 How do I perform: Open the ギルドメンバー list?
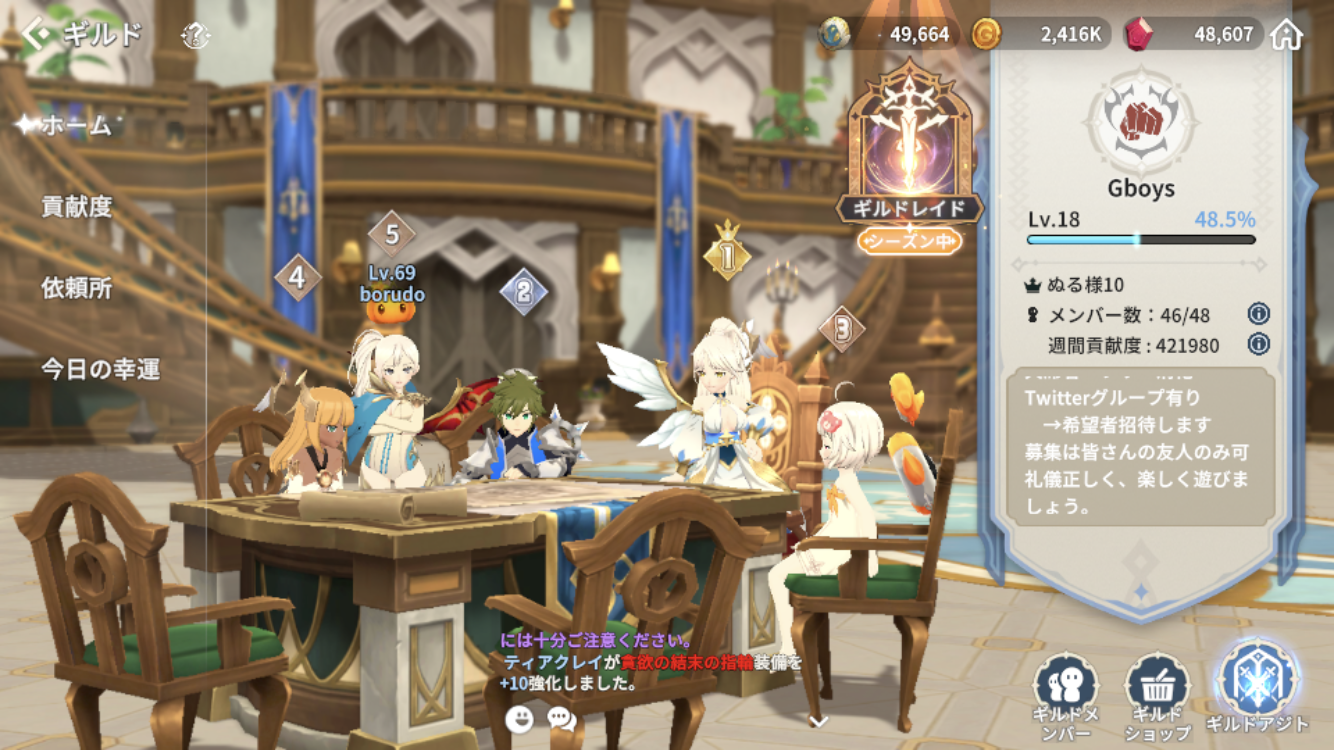tap(1066, 694)
